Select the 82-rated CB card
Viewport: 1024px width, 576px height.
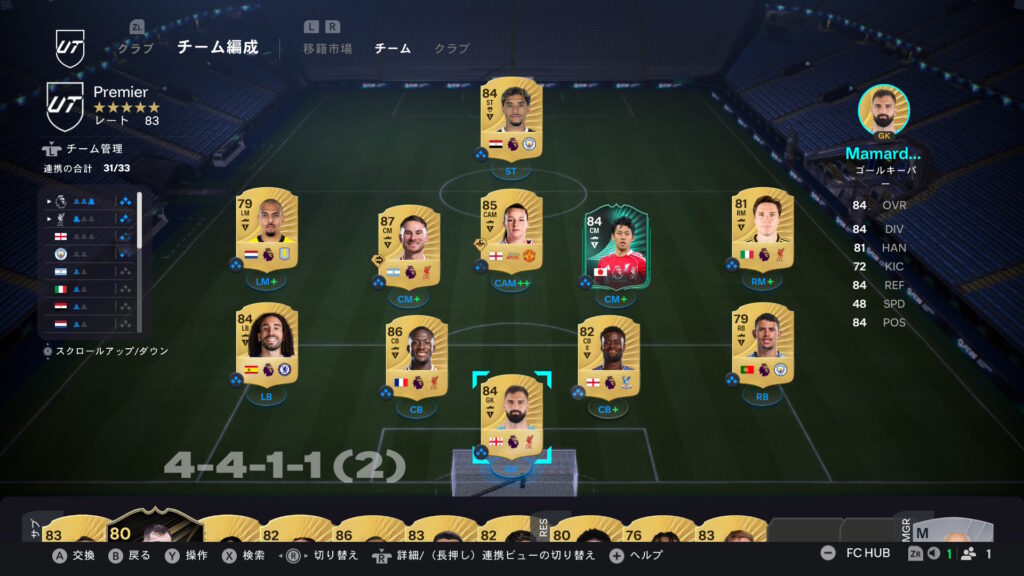coord(608,358)
